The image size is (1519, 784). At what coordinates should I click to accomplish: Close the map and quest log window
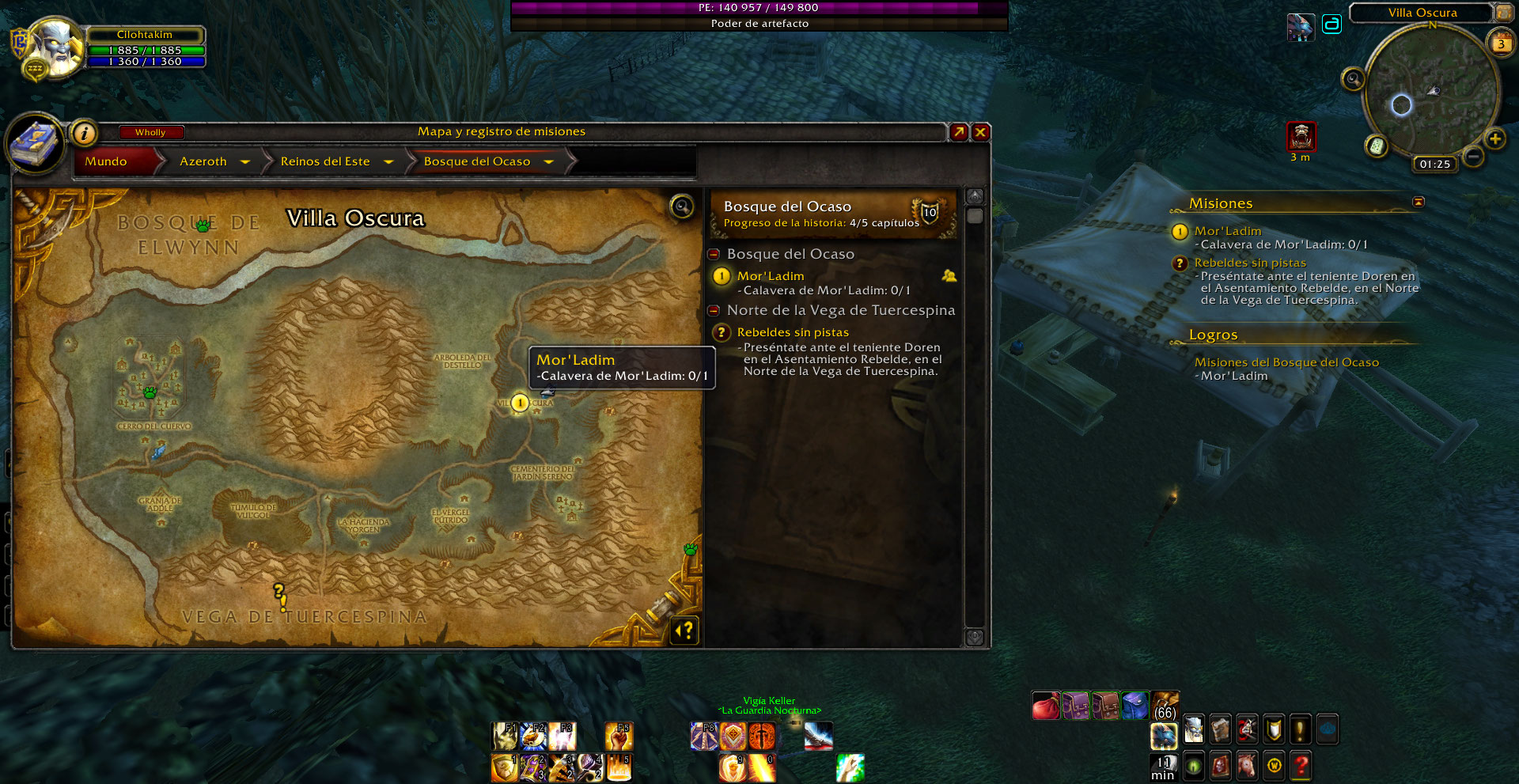click(980, 132)
